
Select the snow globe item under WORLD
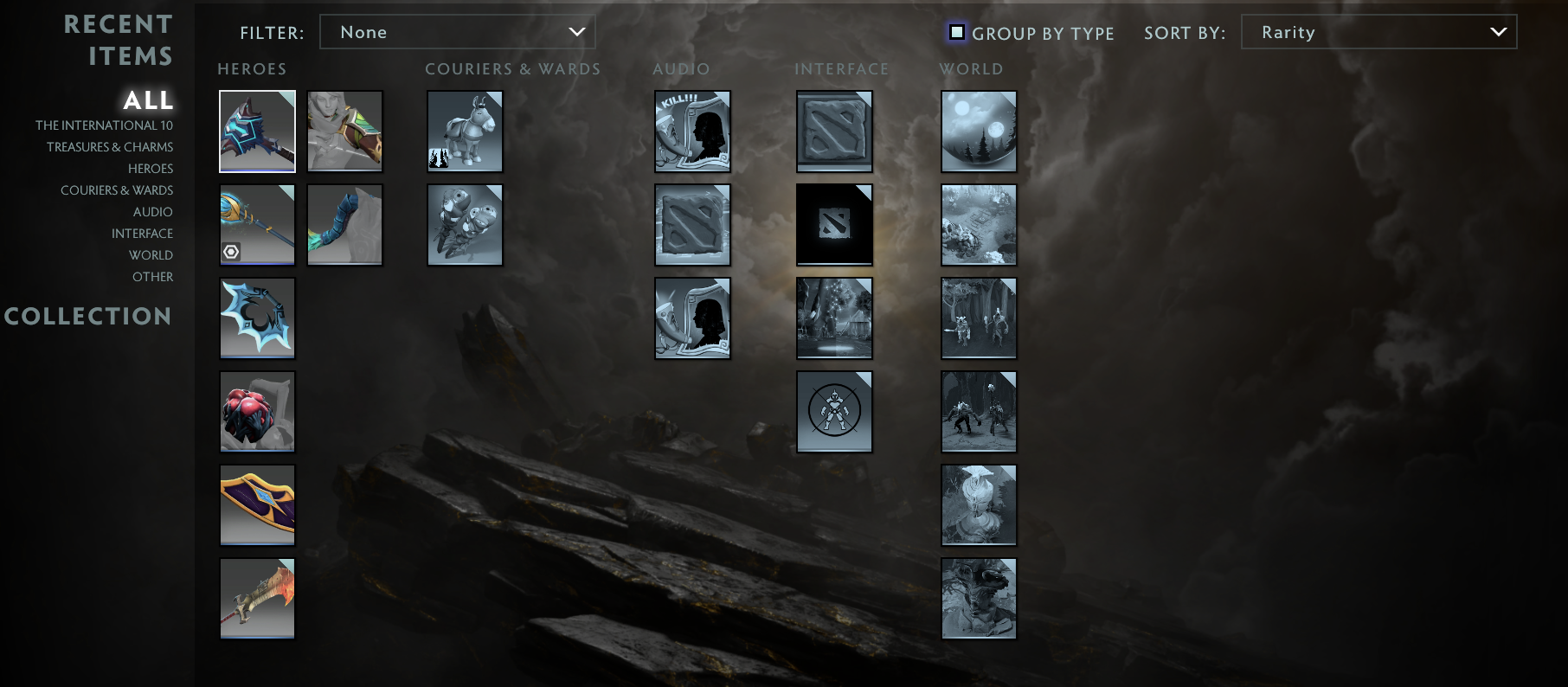pyautogui.click(x=979, y=131)
